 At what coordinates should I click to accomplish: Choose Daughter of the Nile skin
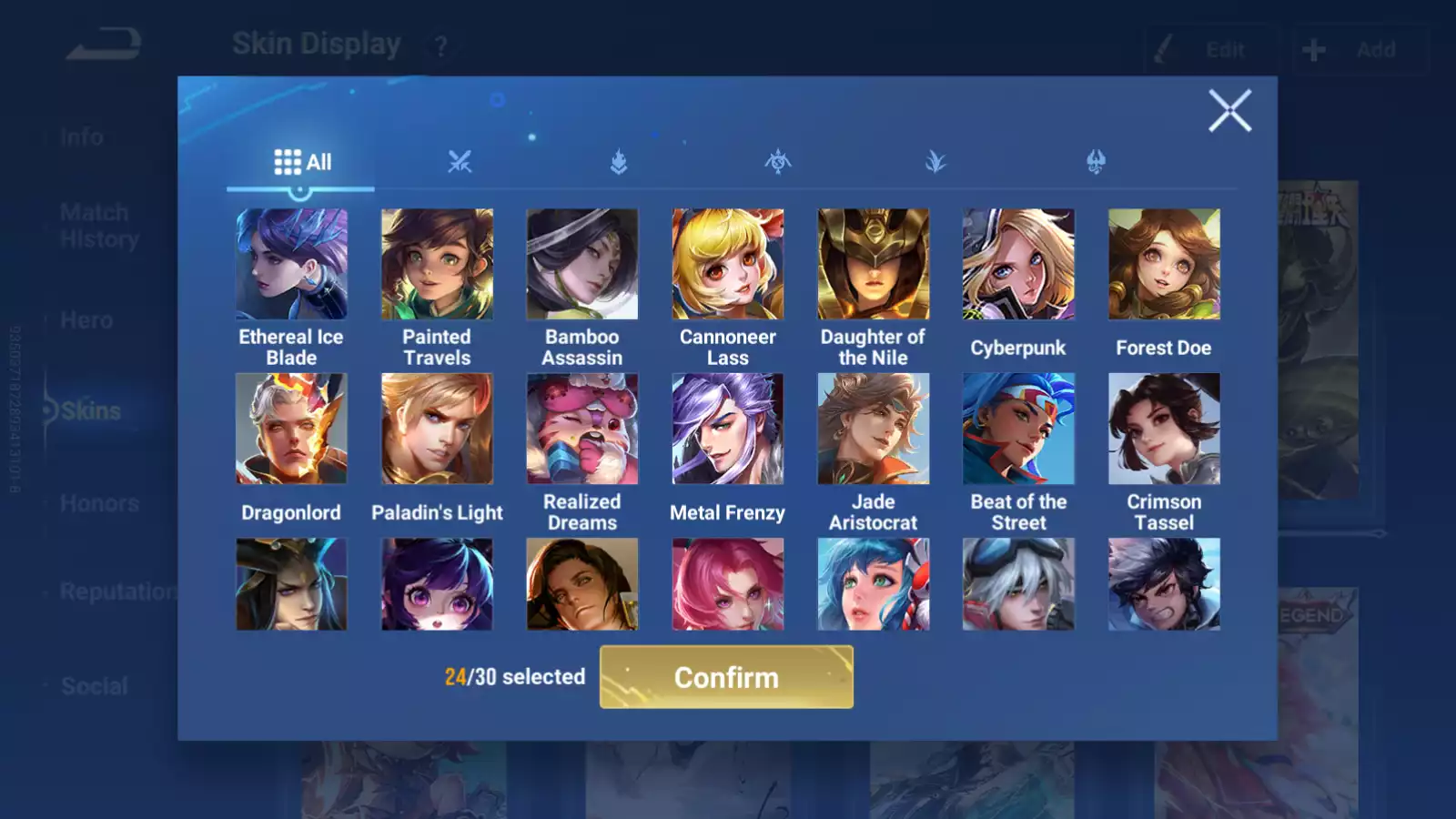point(874,264)
